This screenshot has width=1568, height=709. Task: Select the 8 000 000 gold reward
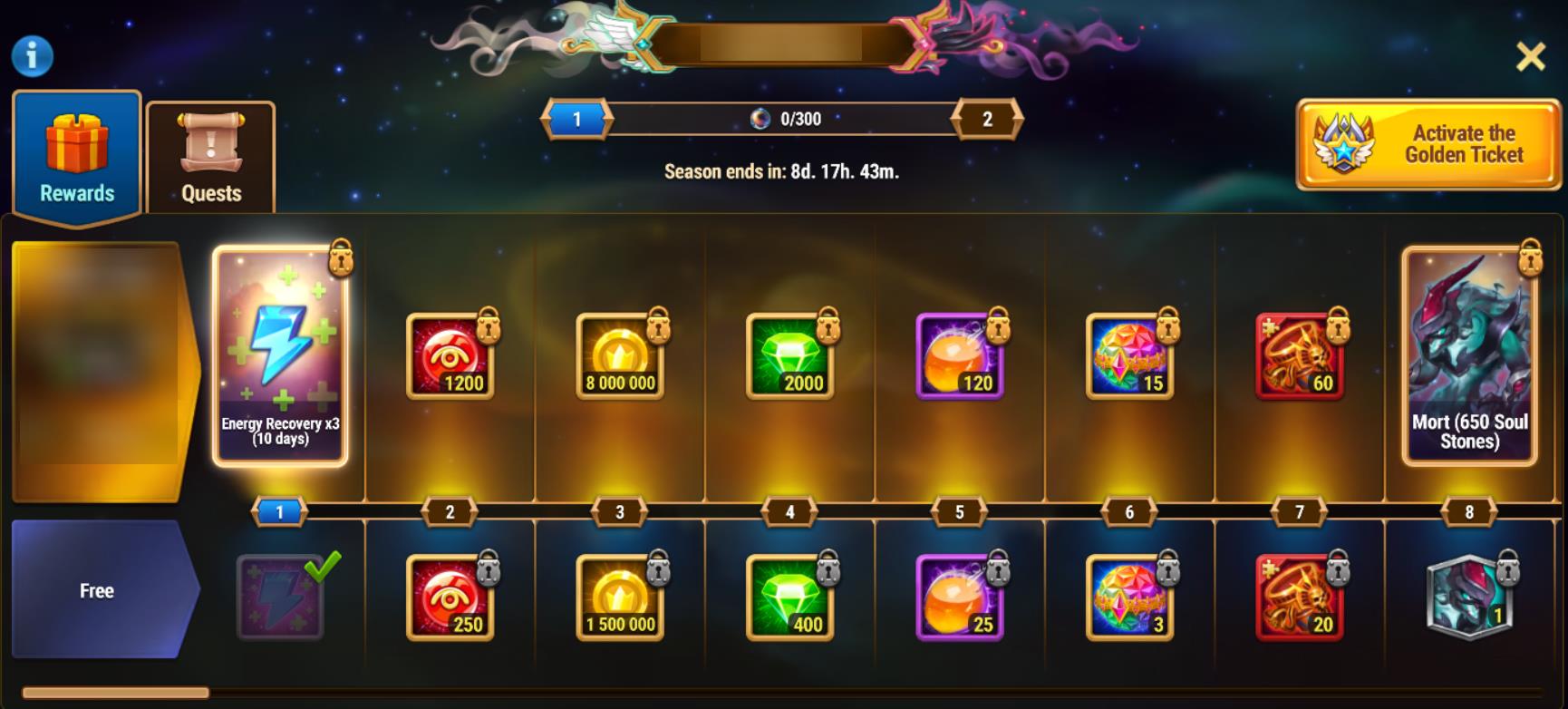(620, 356)
